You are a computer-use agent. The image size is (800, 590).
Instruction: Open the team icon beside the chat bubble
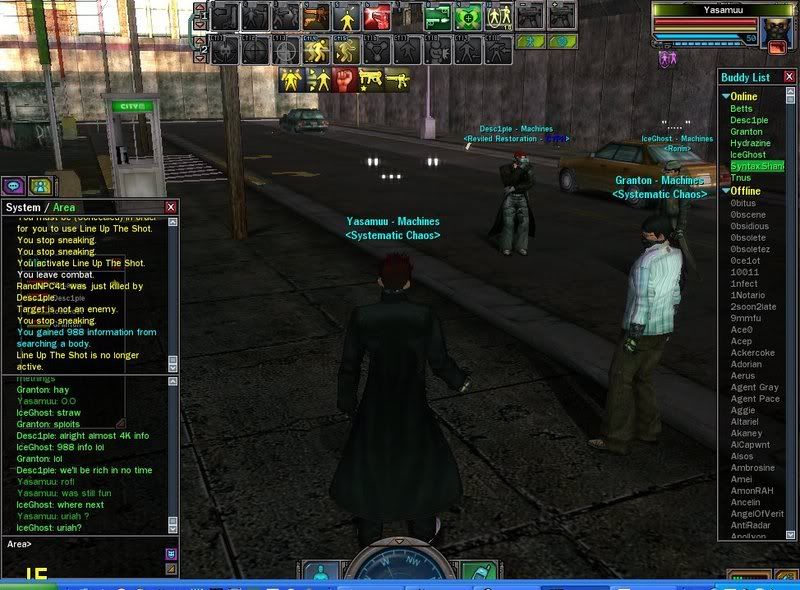click(39, 185)
